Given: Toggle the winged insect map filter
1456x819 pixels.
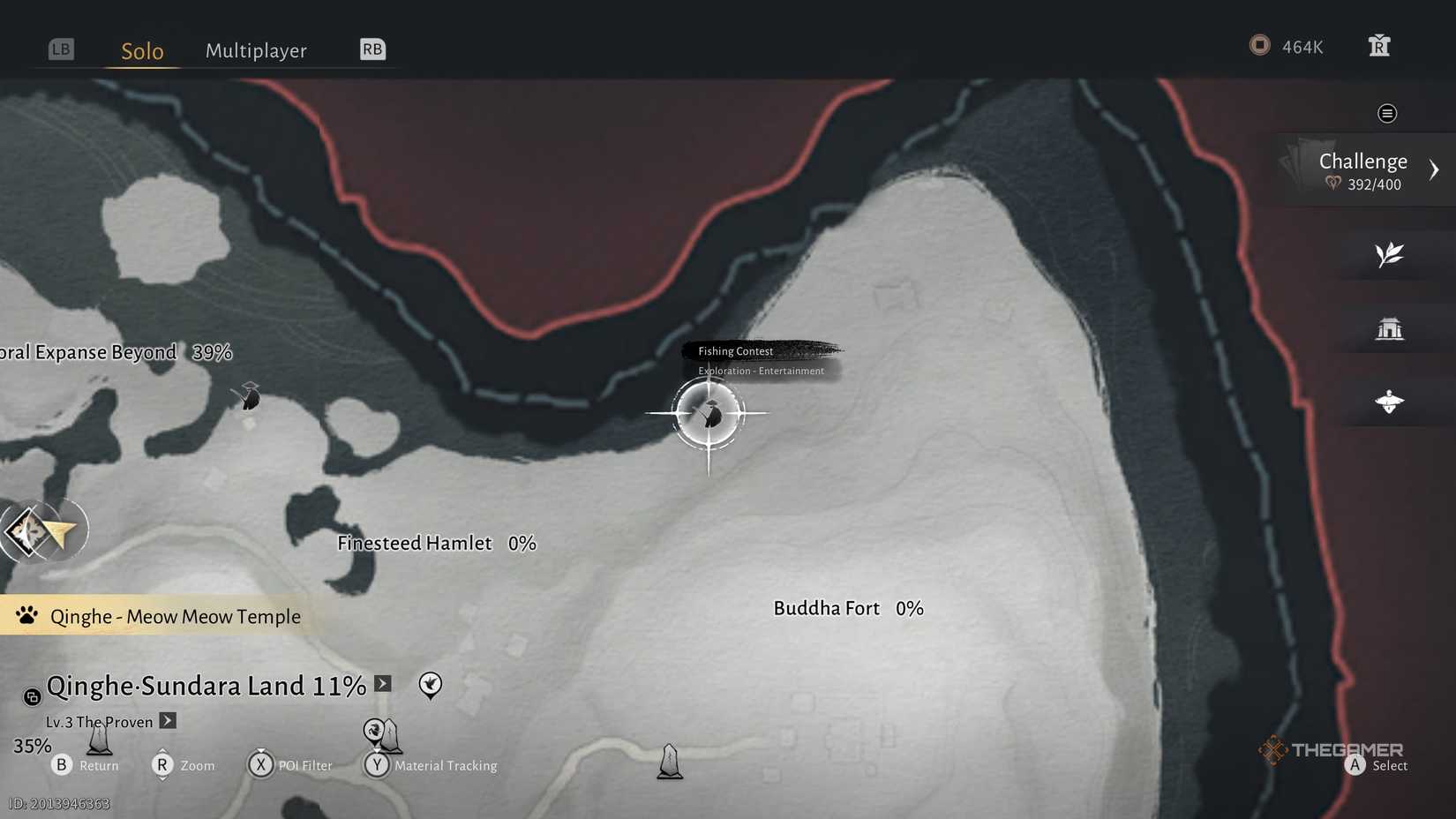Looking at the screenshot, I should (x=1391, y=401).
